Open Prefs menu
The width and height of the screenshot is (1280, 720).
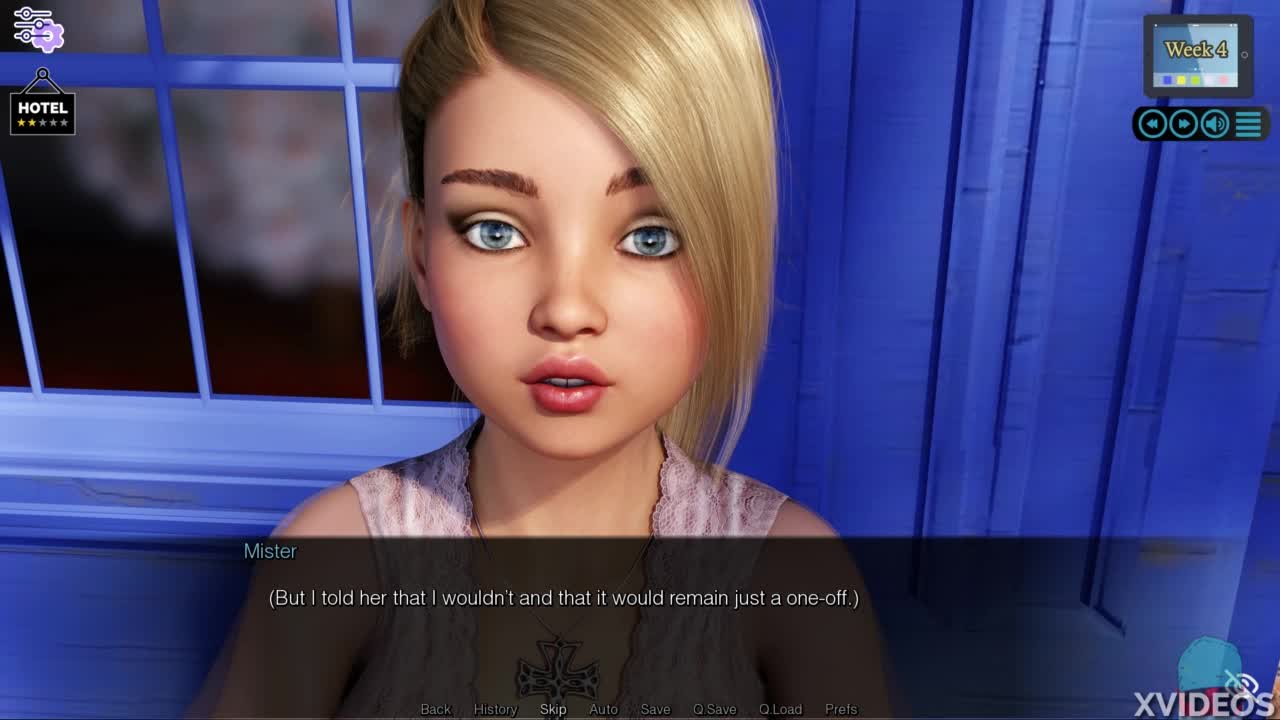pyautogui.click(x=841, y=709)
